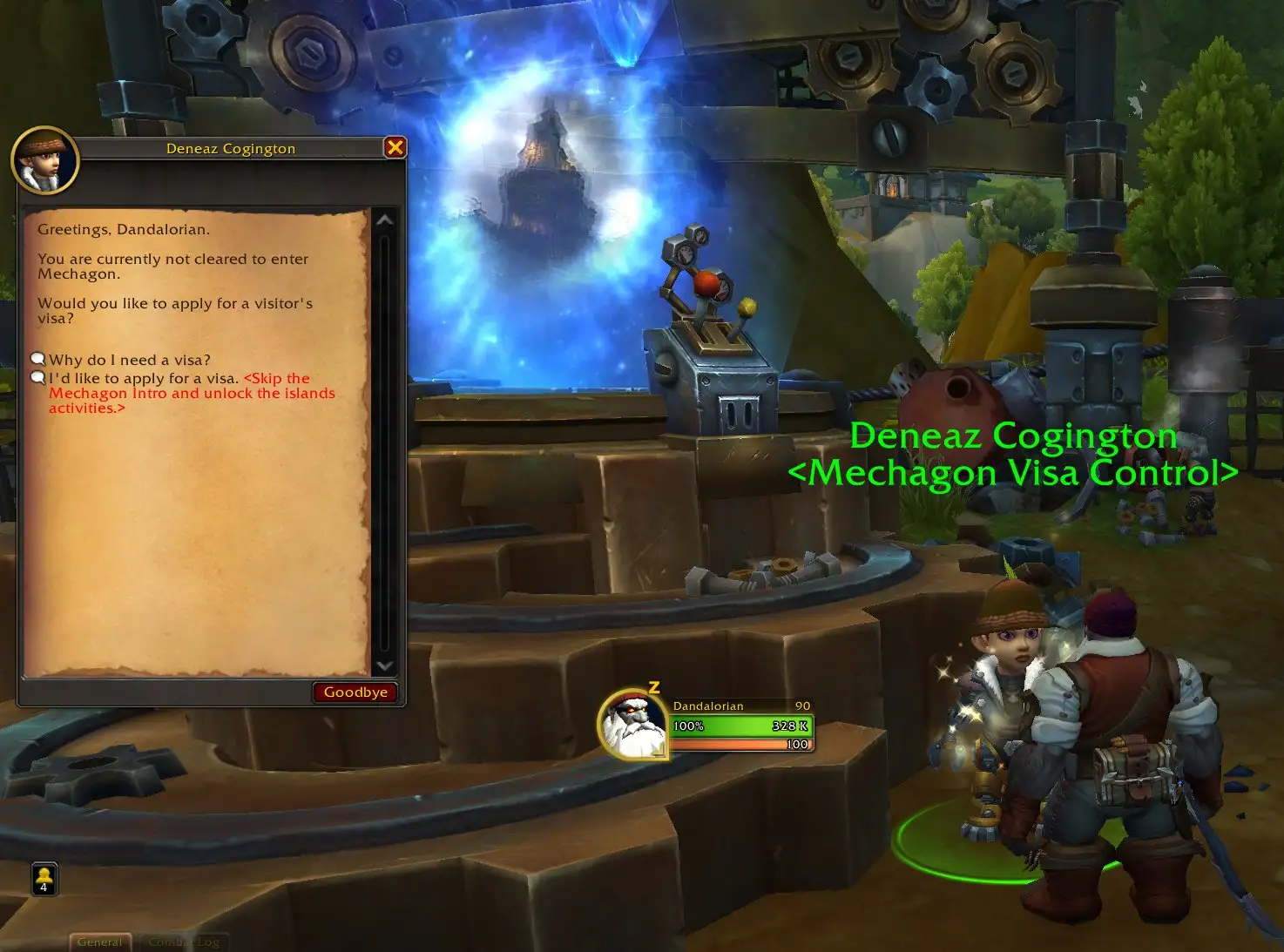The height and width of the screenshot is (952, 1284).
Task: Click Deneaz Cogington's gnome portrait
Action: pyautogui.click(x=45, y=161)
